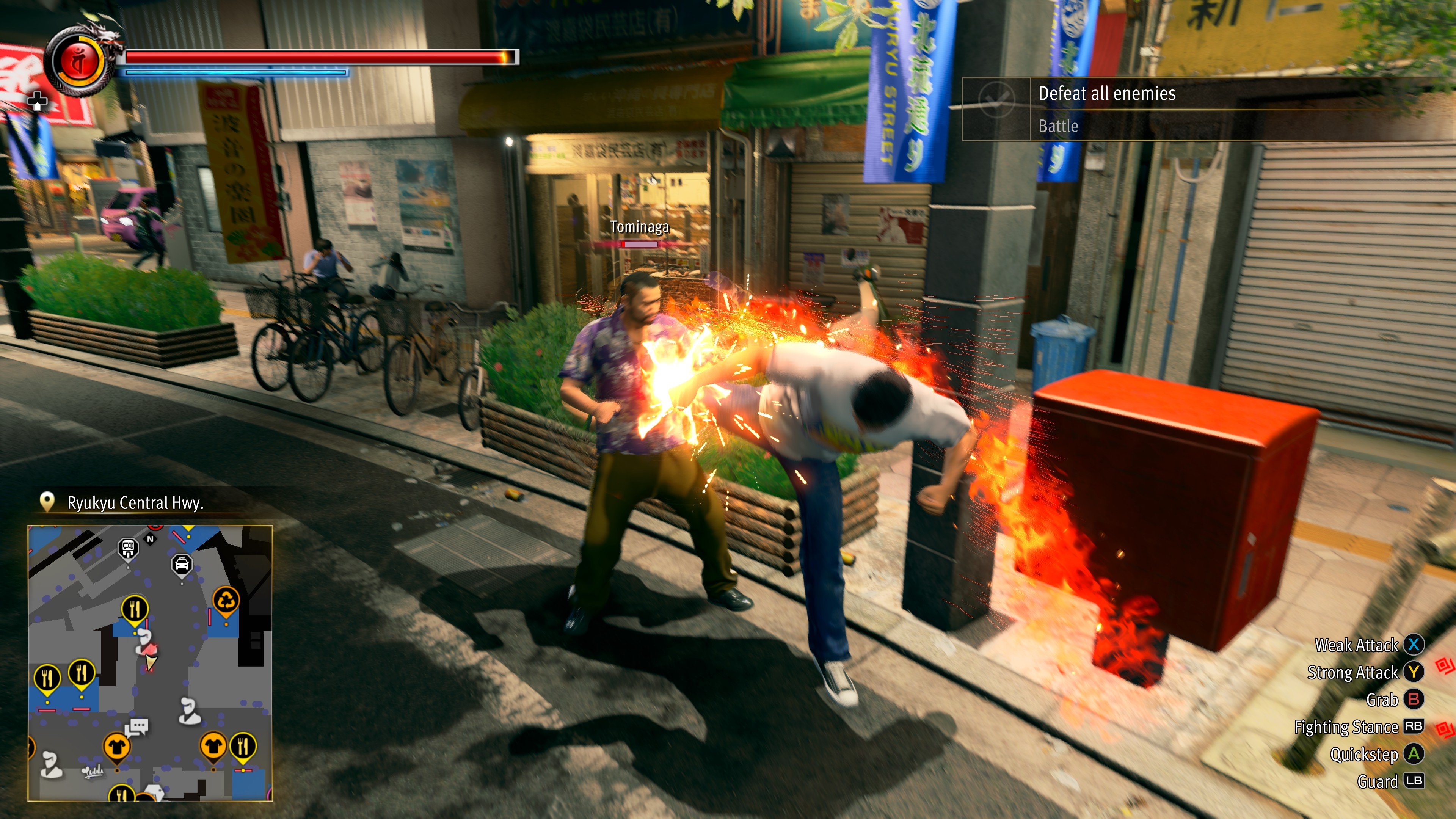The image size is (1456, 819).
Task: Click the Ryukyu Central Hwy. location label
Action: pos(135,502)
